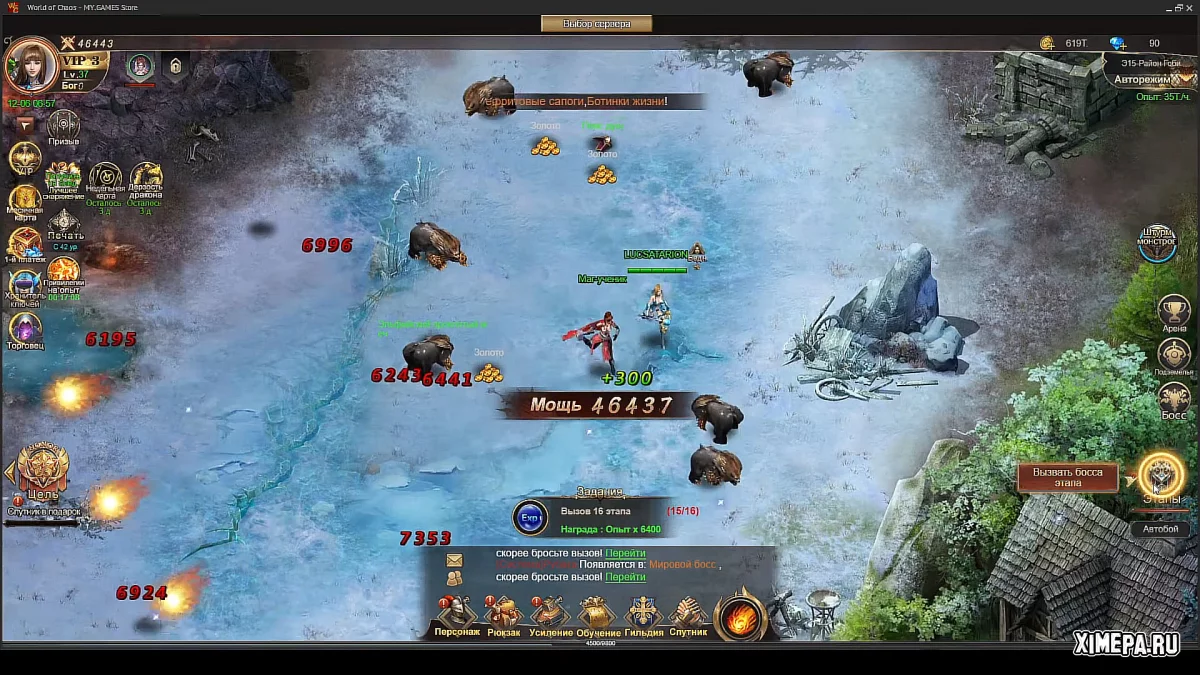Open the Призыв summon icon

63,125
